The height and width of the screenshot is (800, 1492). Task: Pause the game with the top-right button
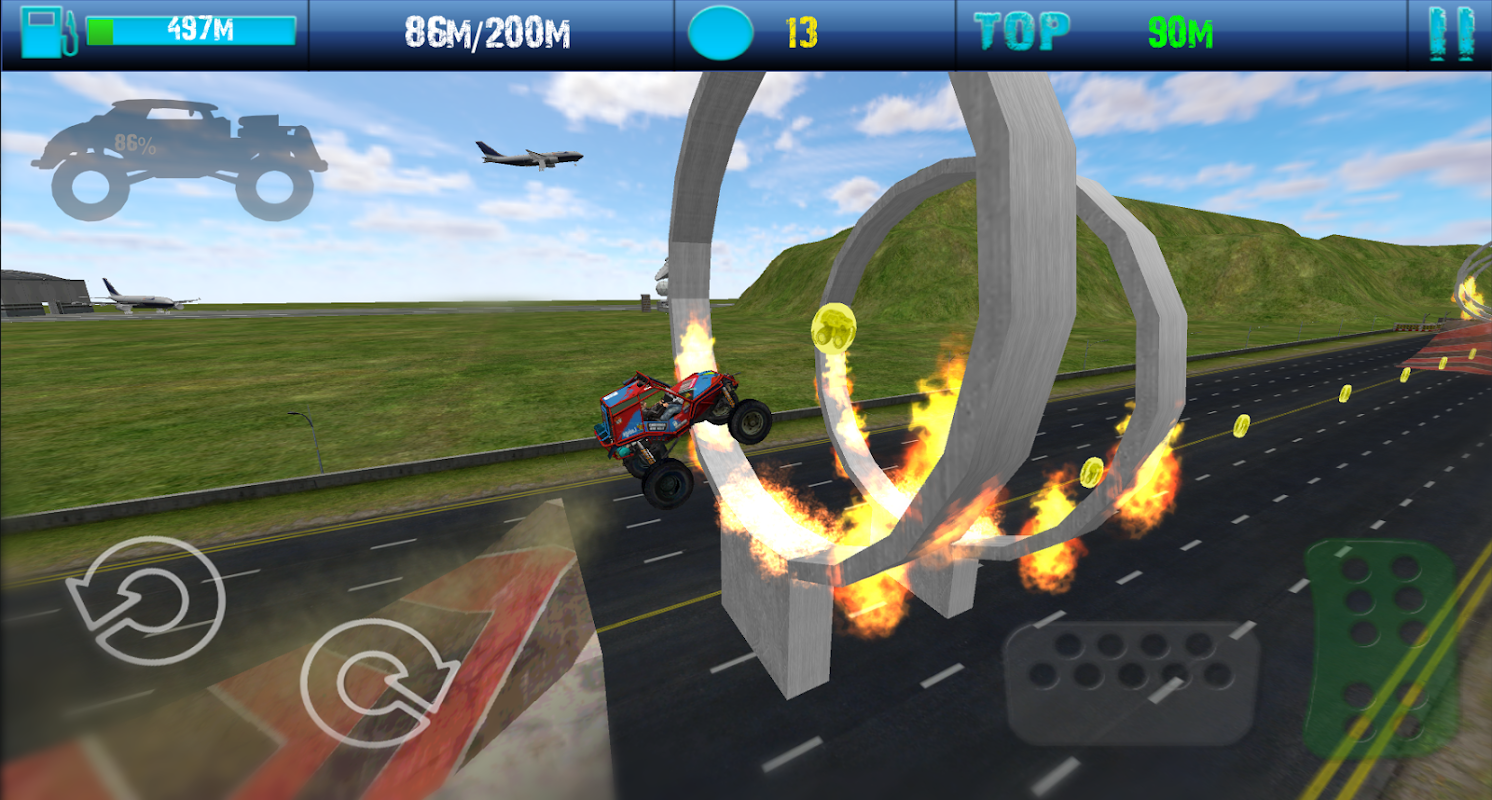coord(1453,34)
